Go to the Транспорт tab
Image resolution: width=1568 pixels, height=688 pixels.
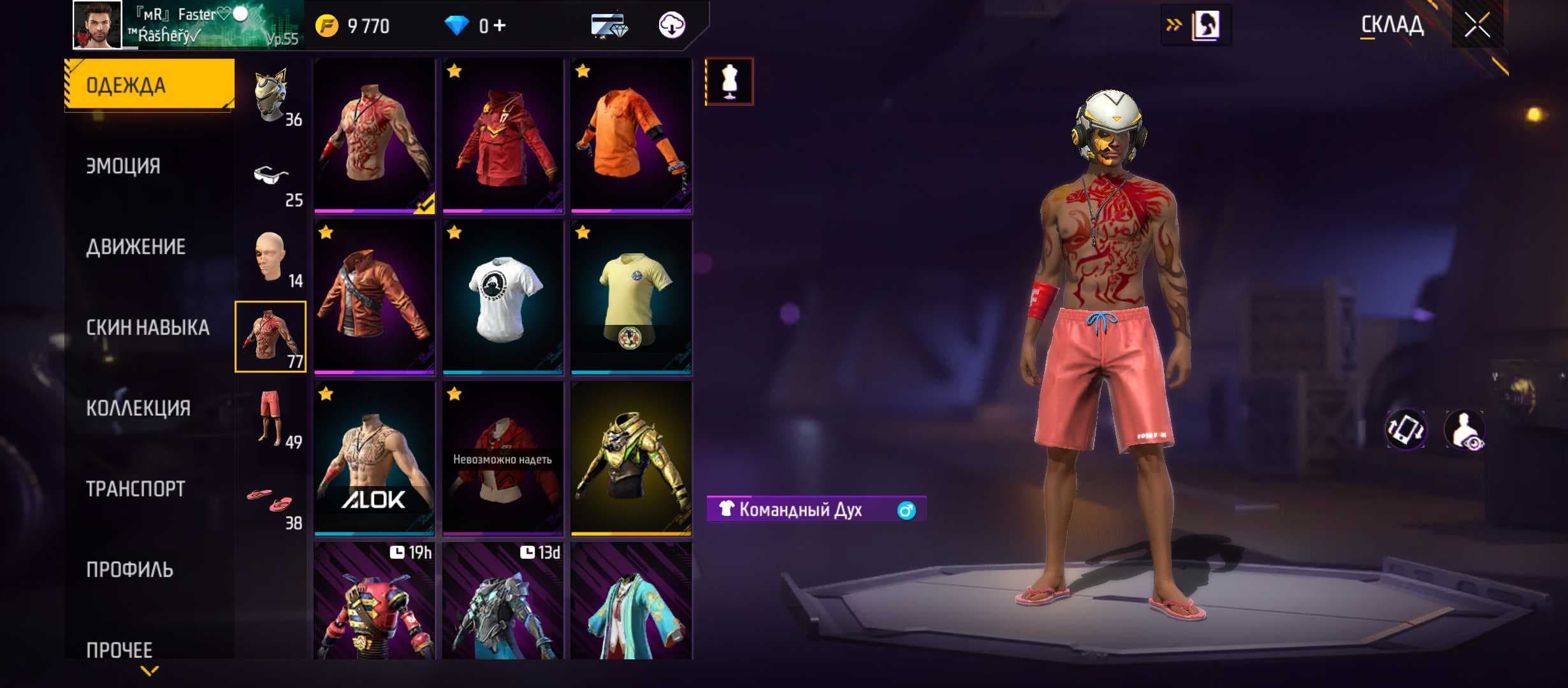tap(136, 489)
